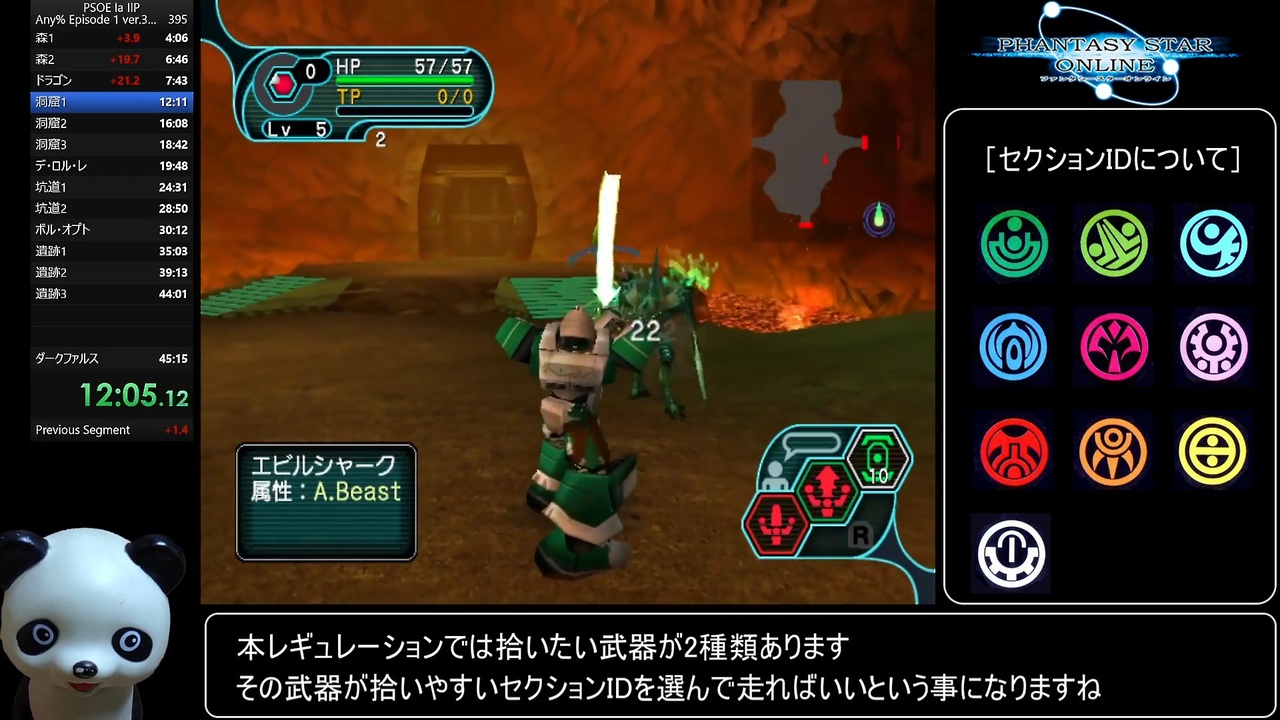Select the blue Bluefull section ID icon
This screenshot has width=1280, height=720.
pyautogui.click(x=1014, y=347)
